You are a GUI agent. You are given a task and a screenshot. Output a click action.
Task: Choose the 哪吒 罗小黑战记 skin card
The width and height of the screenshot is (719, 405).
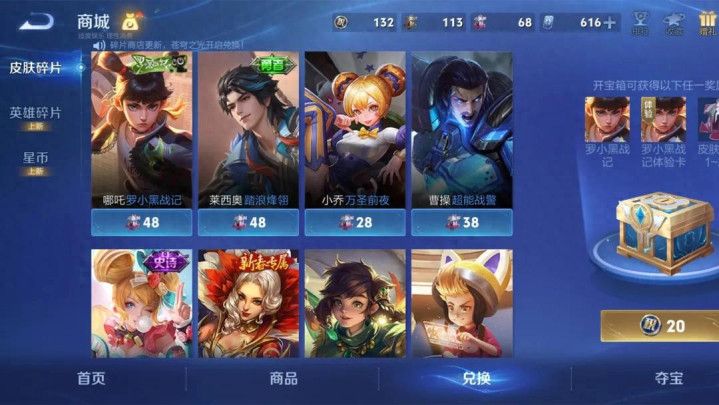pyautogui.click(x=142, y=140)
